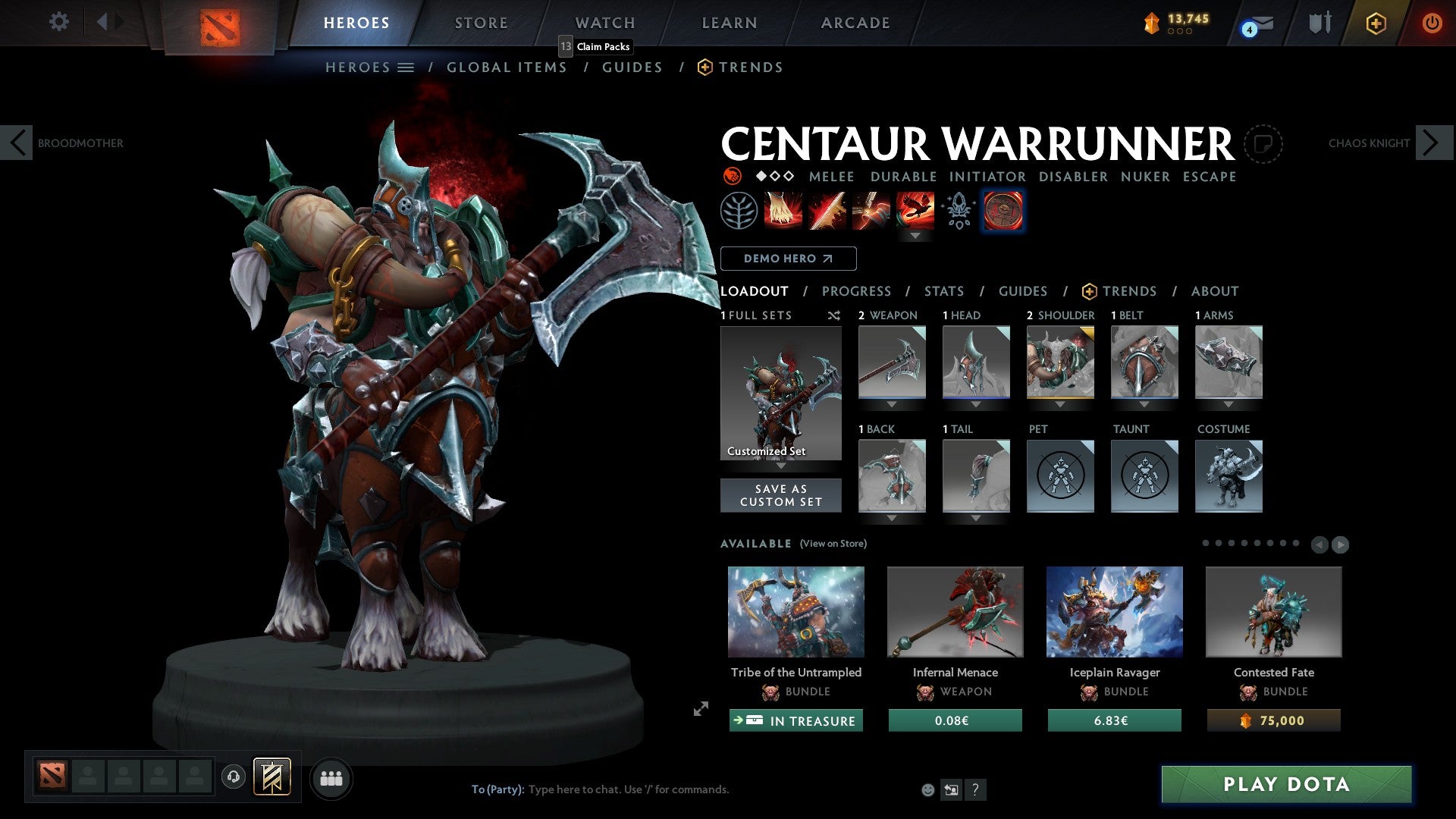The height and width of the screenshot is (819, 1456).
Task: Open the settings gear menu
Action: click(x=58, y=22)
